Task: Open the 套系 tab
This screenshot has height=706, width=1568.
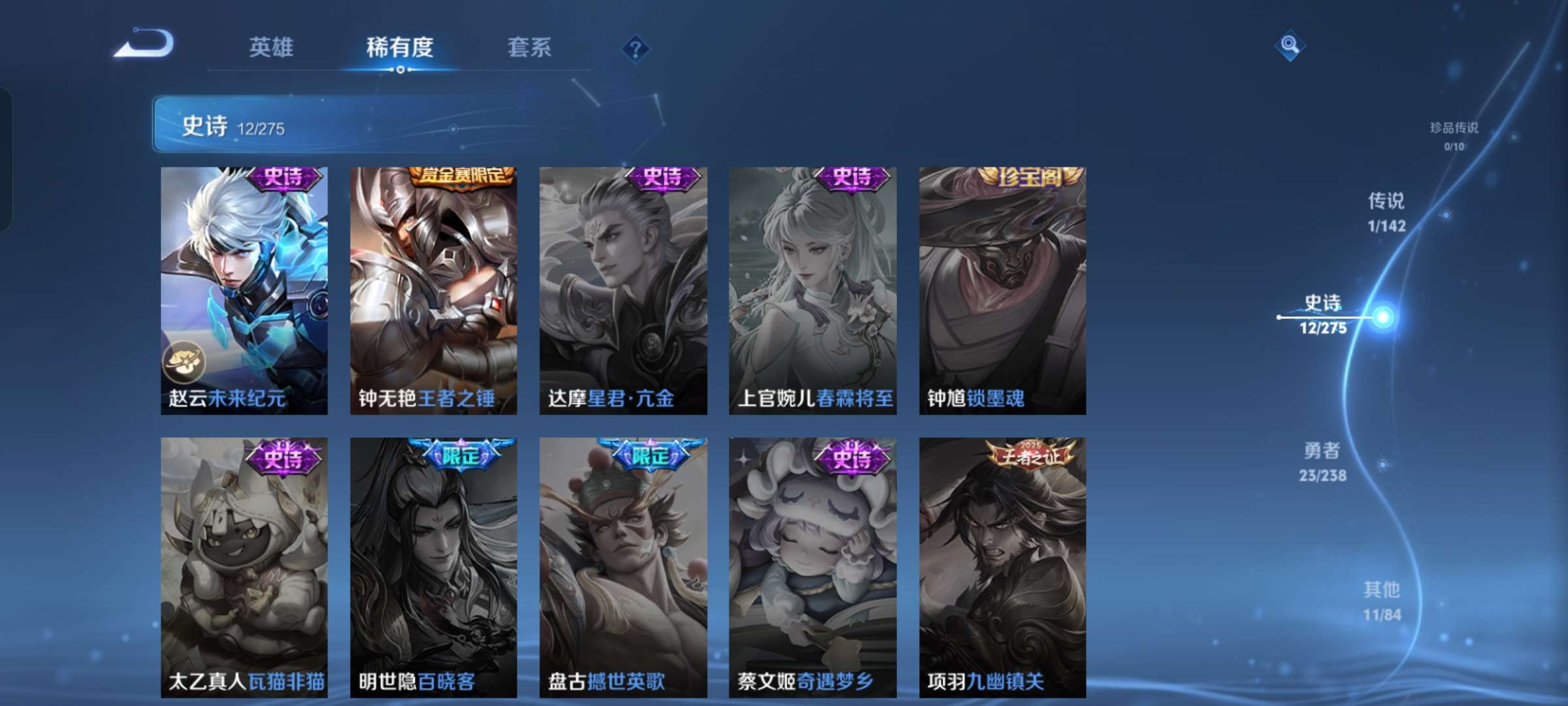Action: click(x=530, y=47)
